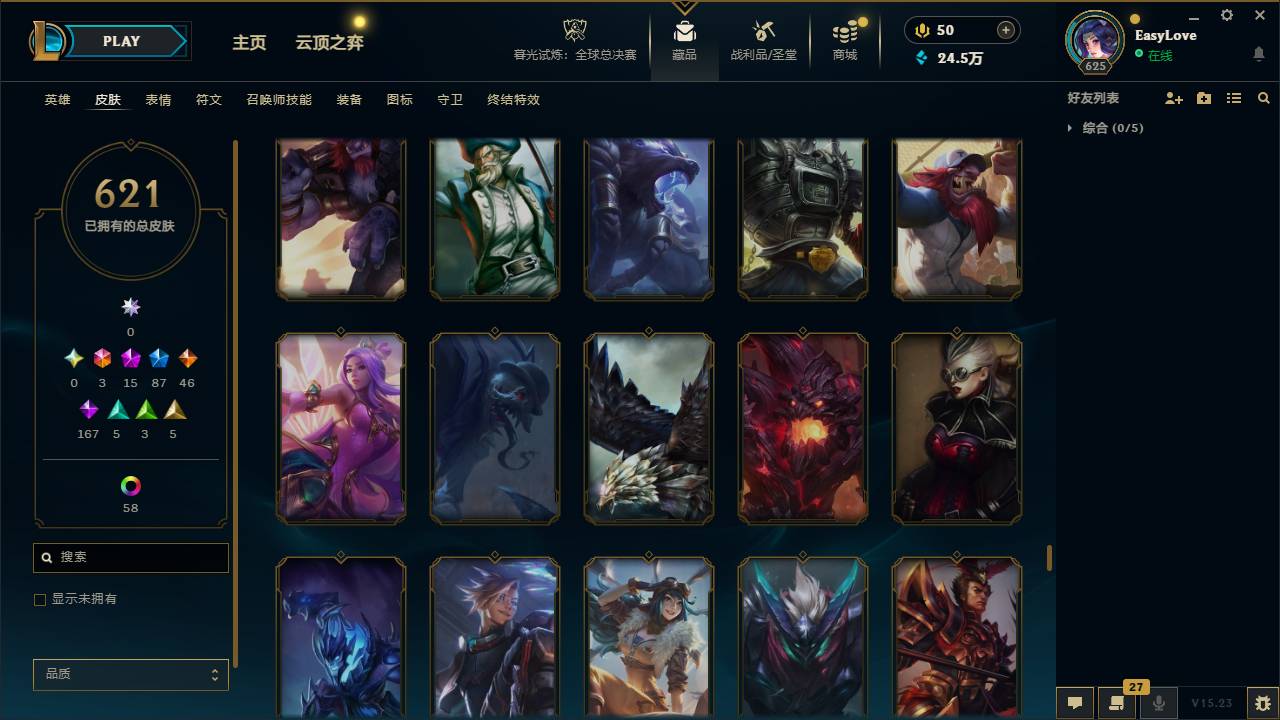
Task: Click the chat bubble icon
Action: coord(1075,703)
